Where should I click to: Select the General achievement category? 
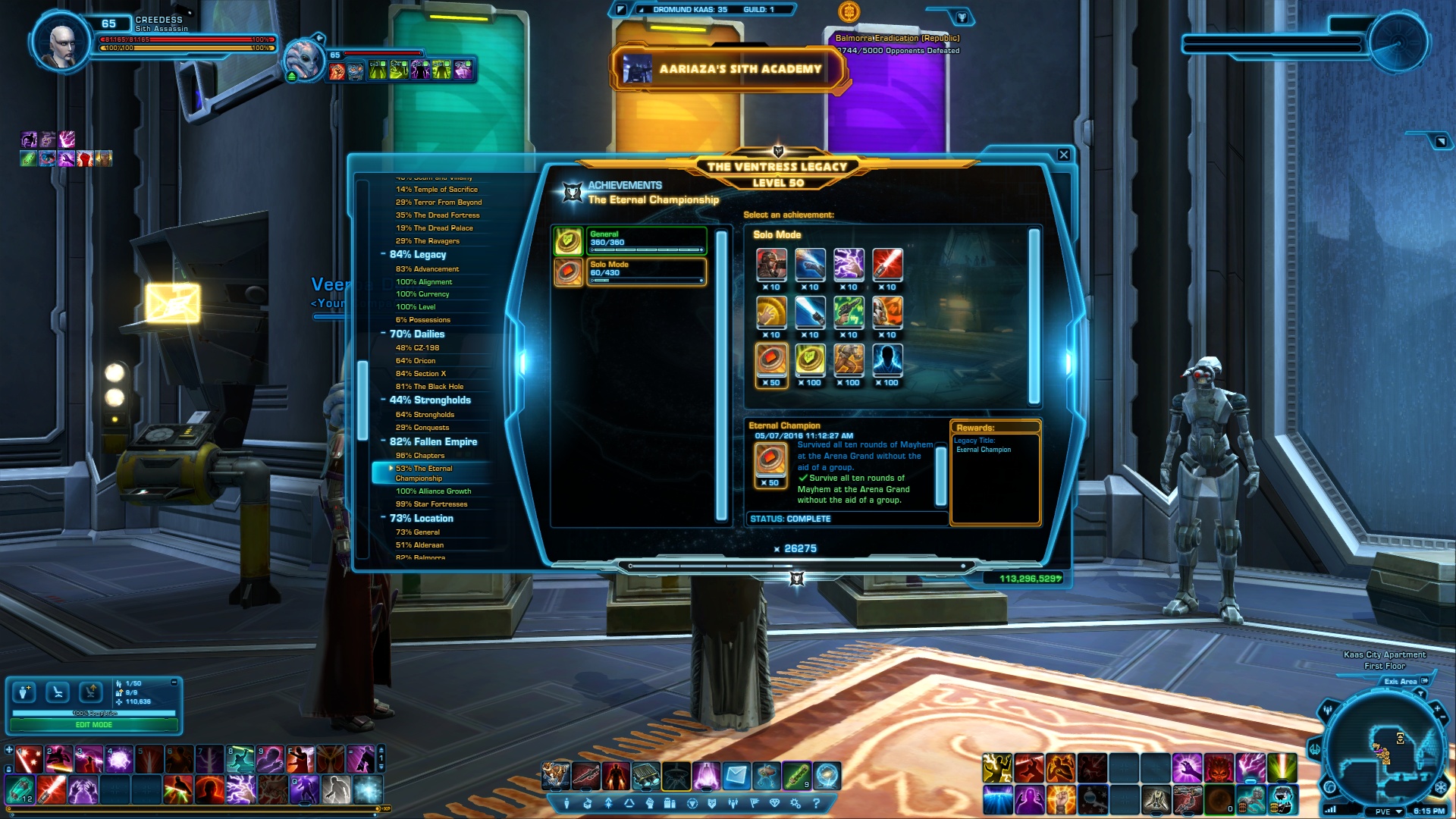645,240
